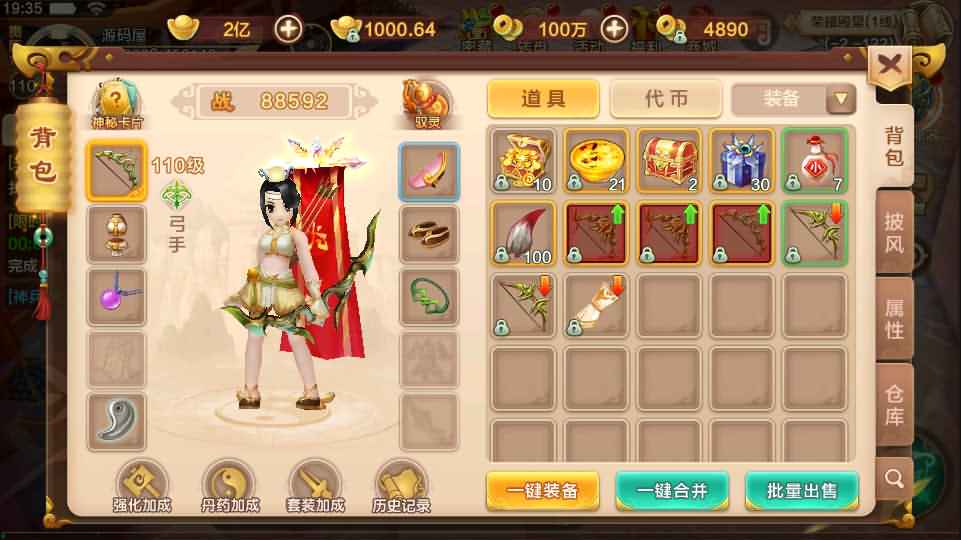Open the 驭灵 feature icon
961x540 pixels.
click(427, 103)
